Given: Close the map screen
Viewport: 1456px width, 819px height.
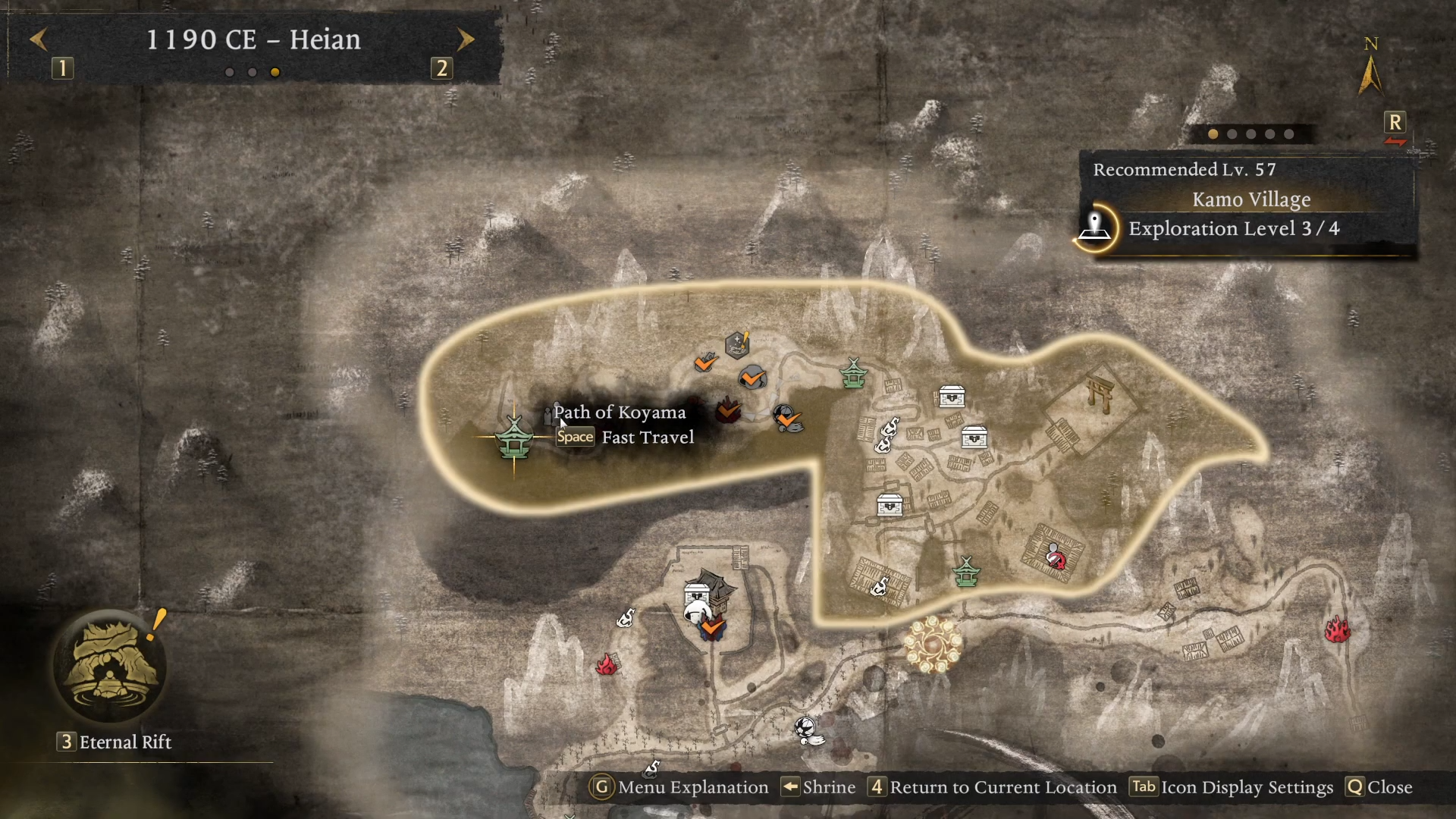Looking at the screenshot, I should 1379,787.
